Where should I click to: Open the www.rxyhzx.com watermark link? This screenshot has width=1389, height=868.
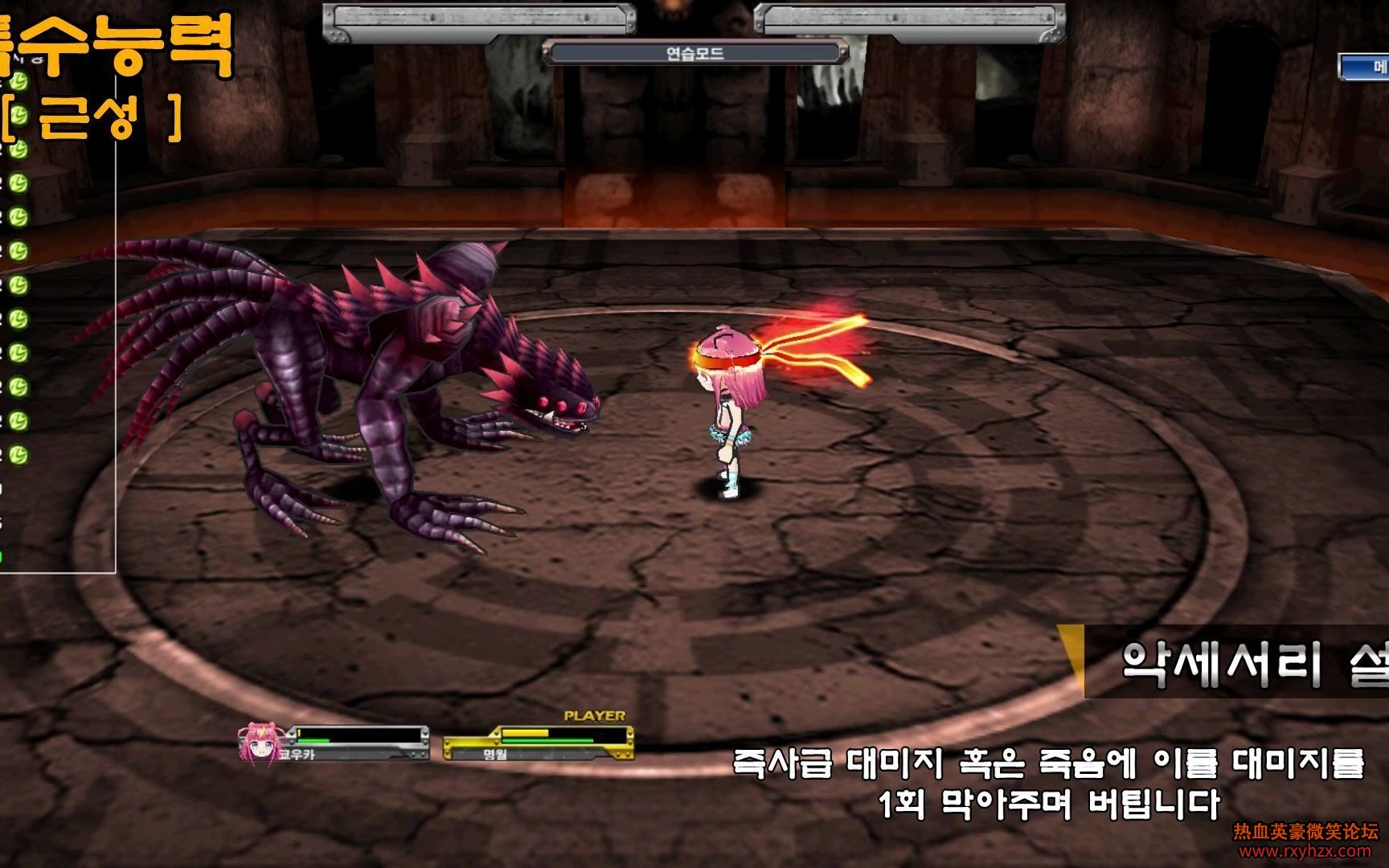[1305, 851]
